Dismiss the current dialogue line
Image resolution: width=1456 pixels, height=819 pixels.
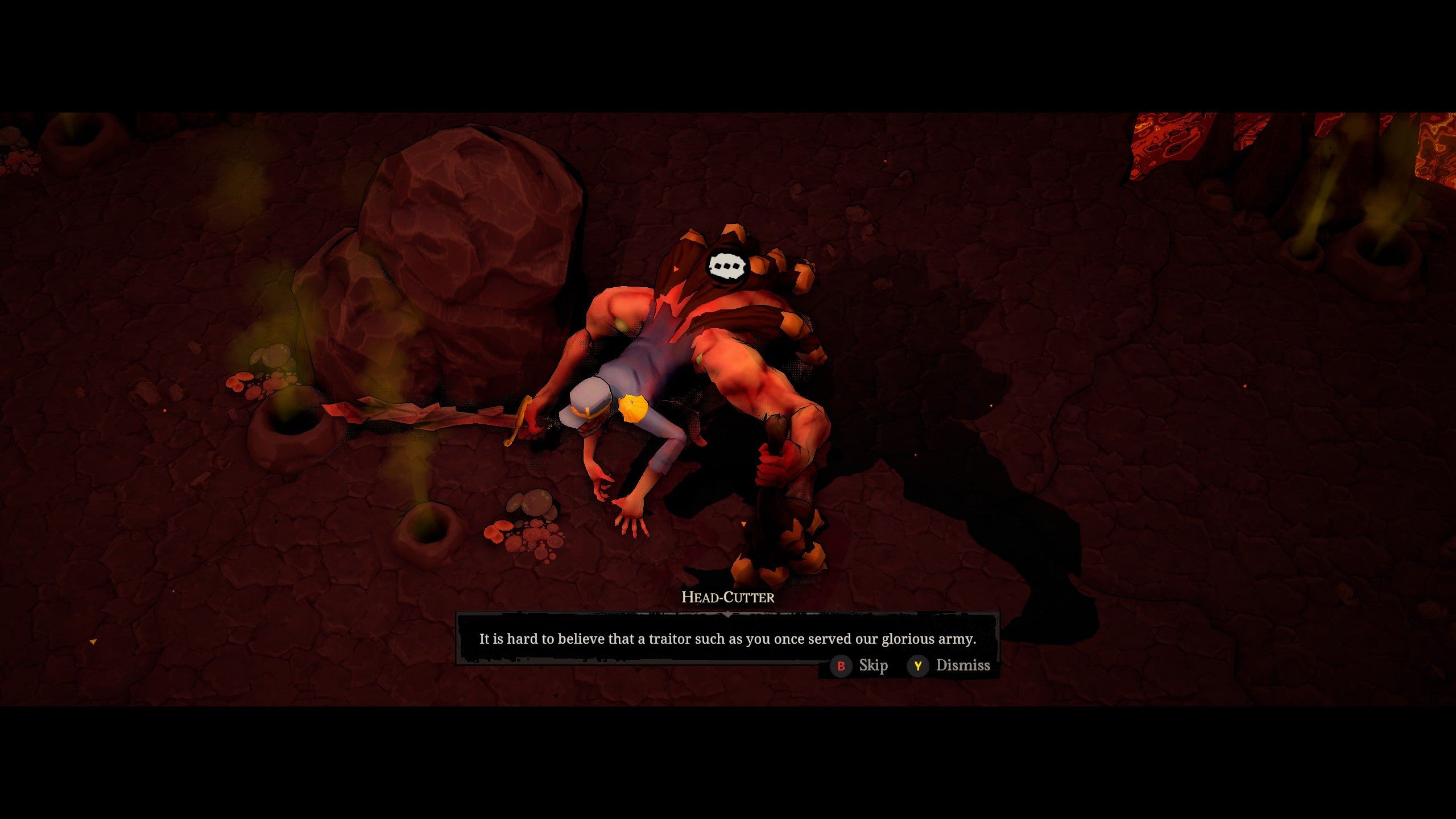[x=949, y=665]
